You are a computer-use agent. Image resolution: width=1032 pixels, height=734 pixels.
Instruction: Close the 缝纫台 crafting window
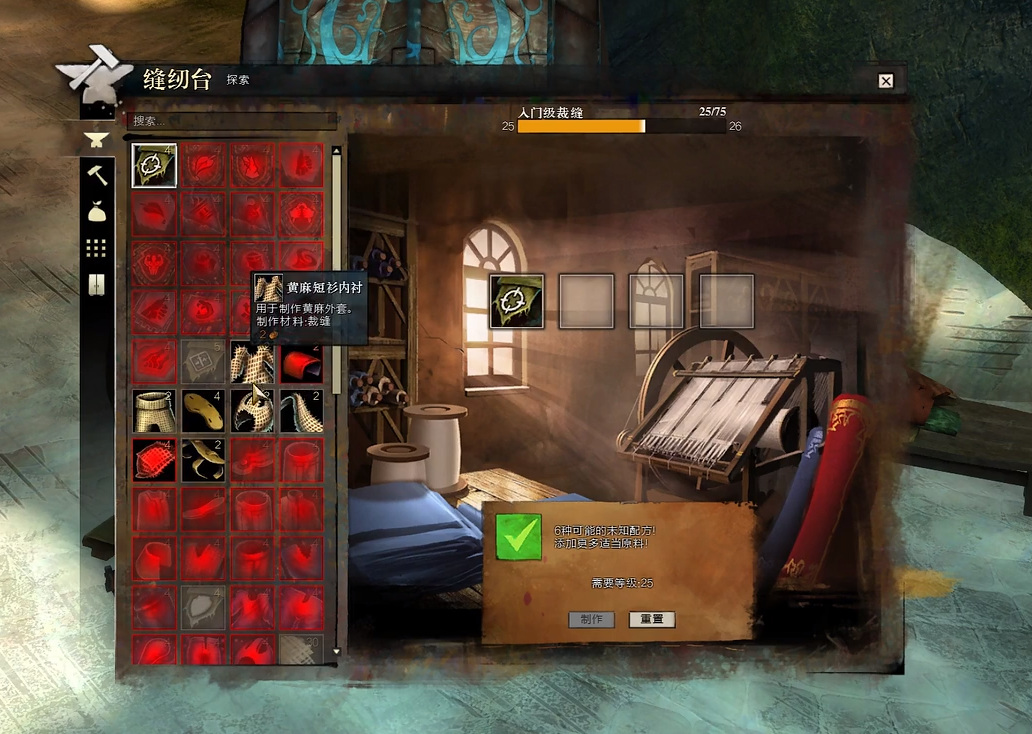point(885,81)
